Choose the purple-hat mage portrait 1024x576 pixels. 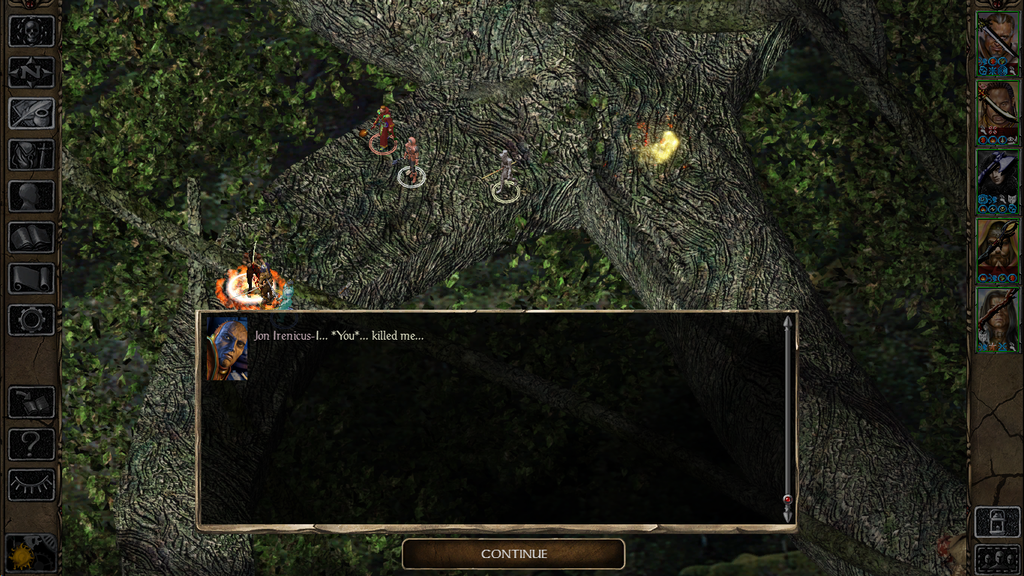997,182
